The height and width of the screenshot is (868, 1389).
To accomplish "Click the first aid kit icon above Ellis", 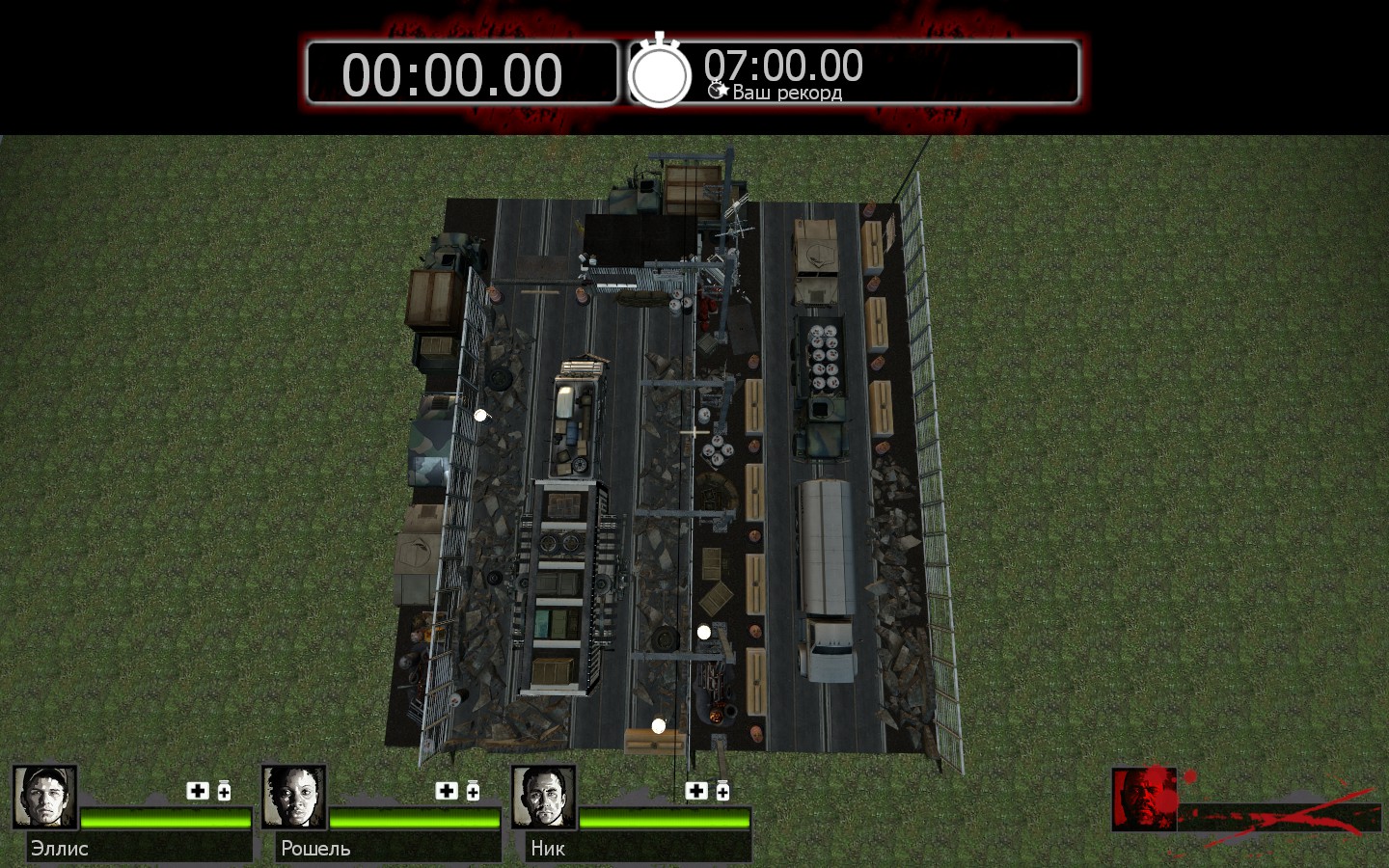I will [198, 791].
